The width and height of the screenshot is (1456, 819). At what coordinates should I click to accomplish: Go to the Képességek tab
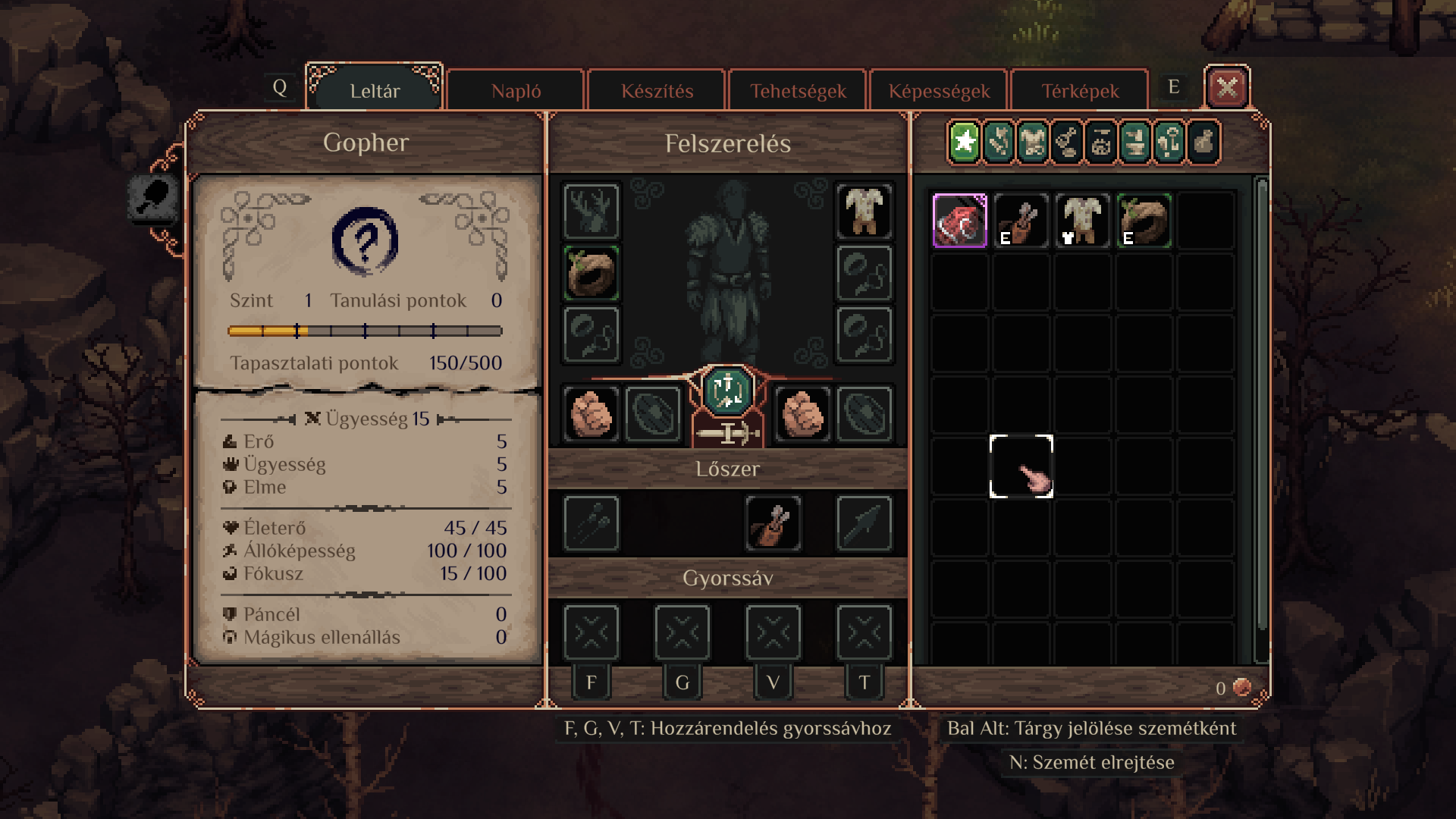point(939,91)
